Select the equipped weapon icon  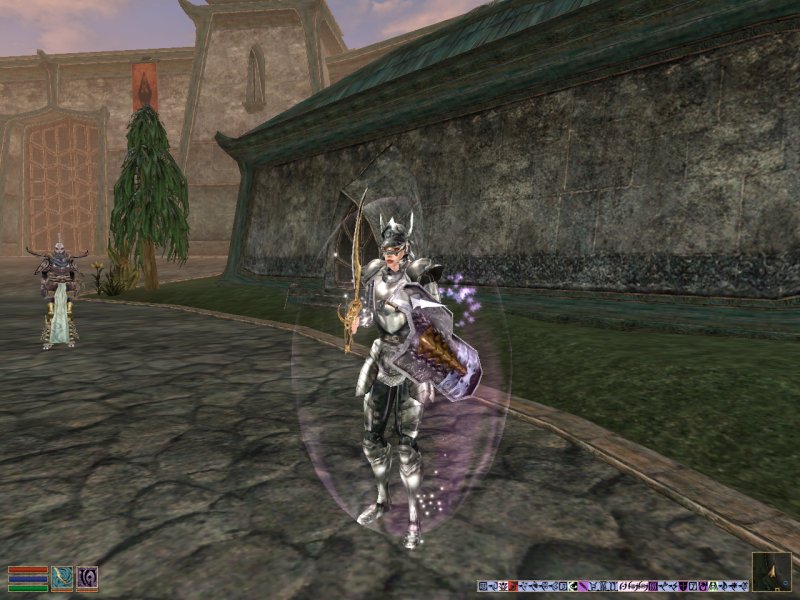coord(62,578)
